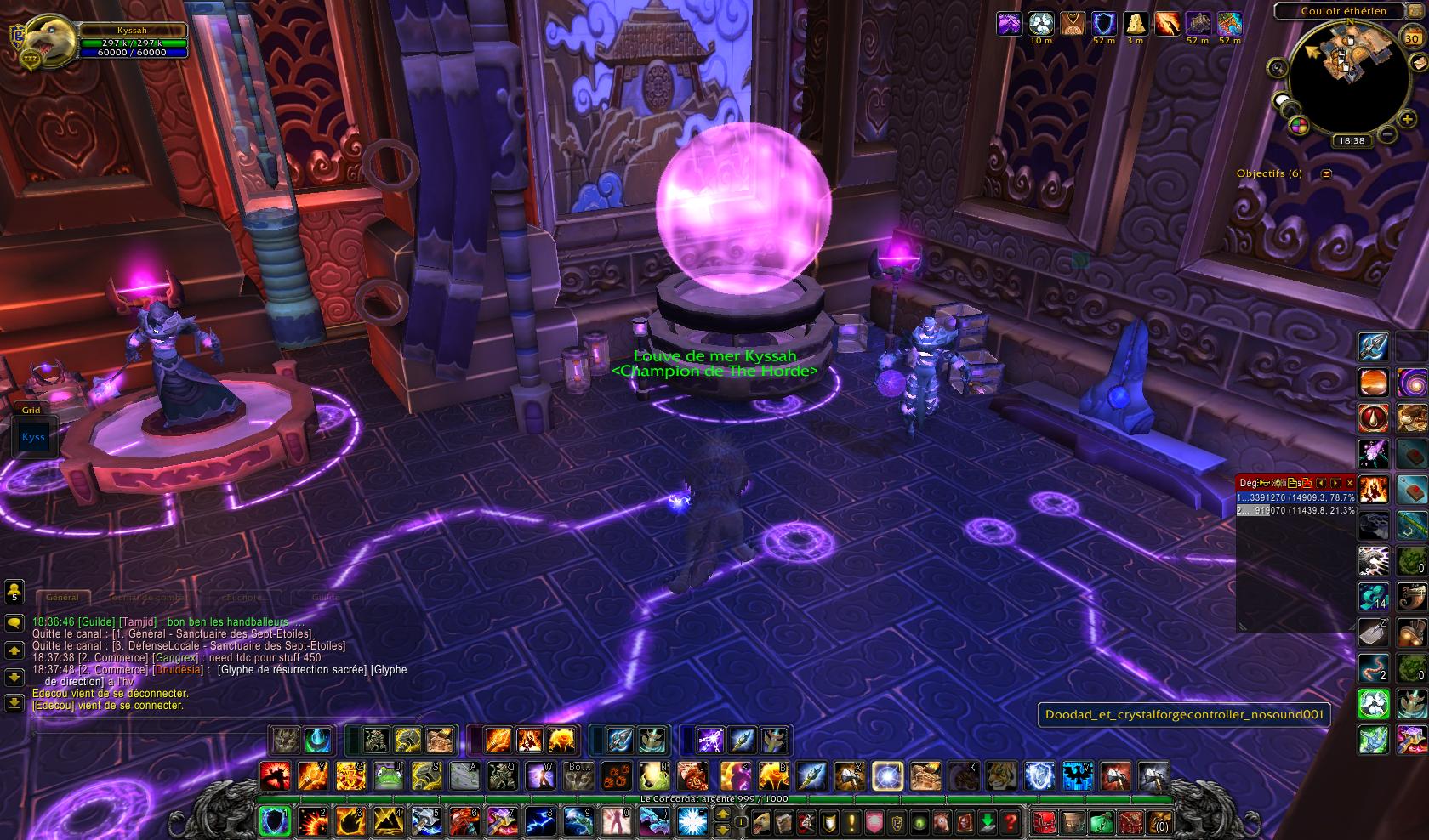This screenshot has height=840, width=1429.
Task: Open the social friends button showing 5
Action: 14,591
